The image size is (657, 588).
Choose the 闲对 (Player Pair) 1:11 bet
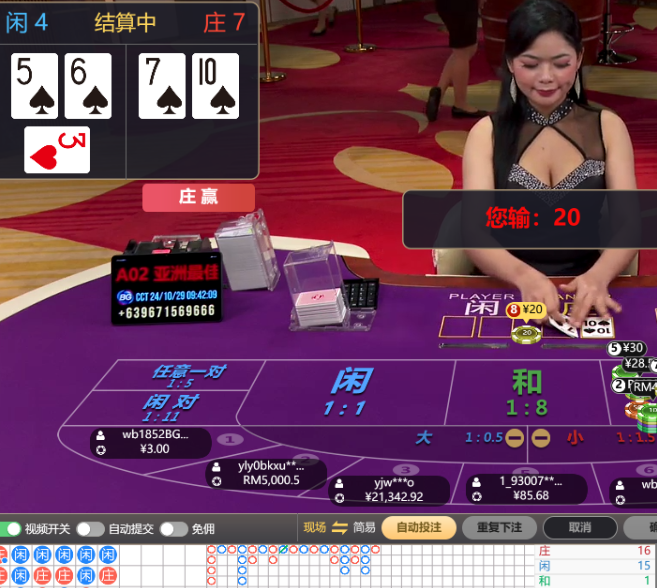click(x=169, y=407)
